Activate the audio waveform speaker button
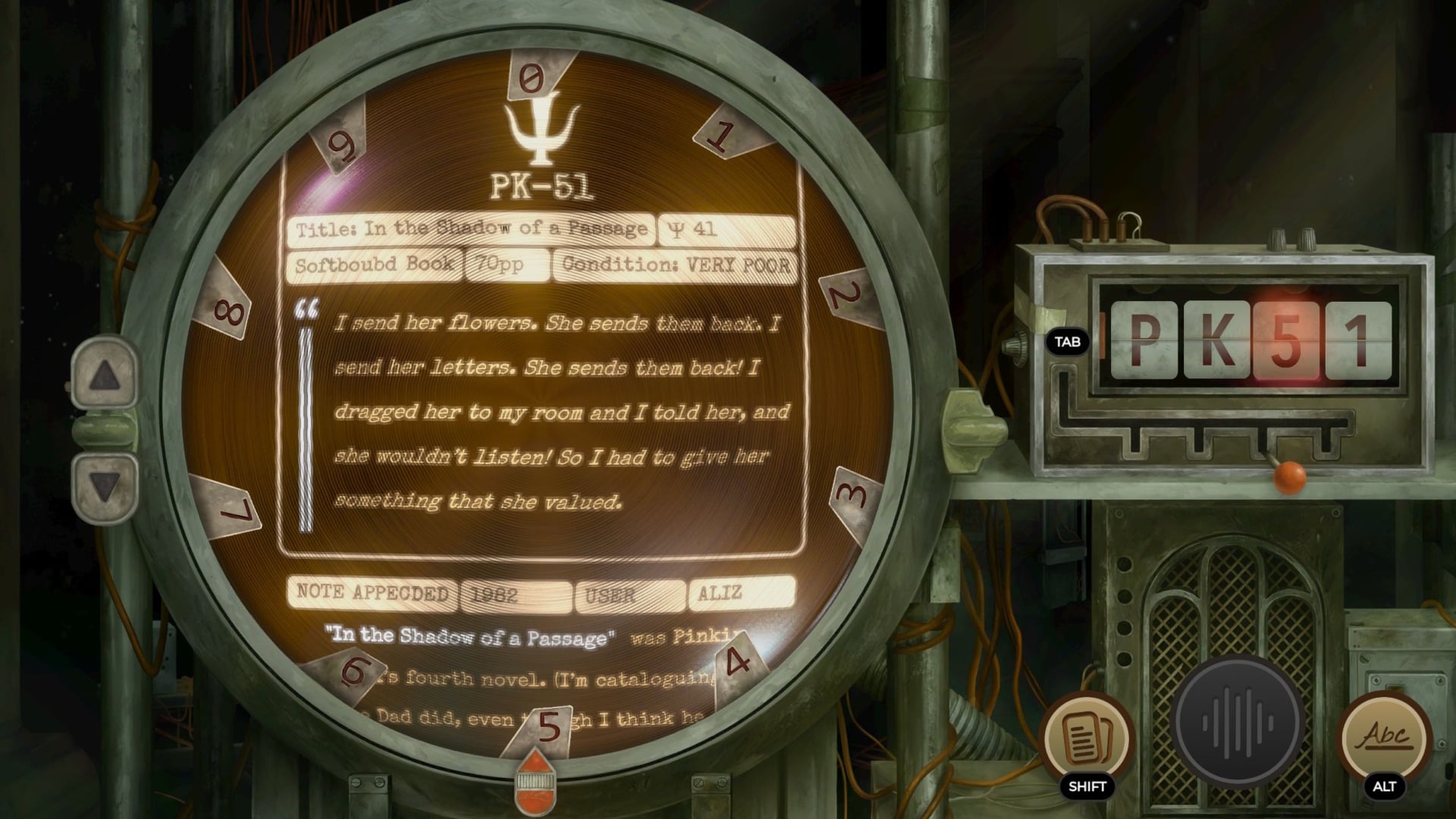This screenshot has width=1456, height=819. (1238, 722)
